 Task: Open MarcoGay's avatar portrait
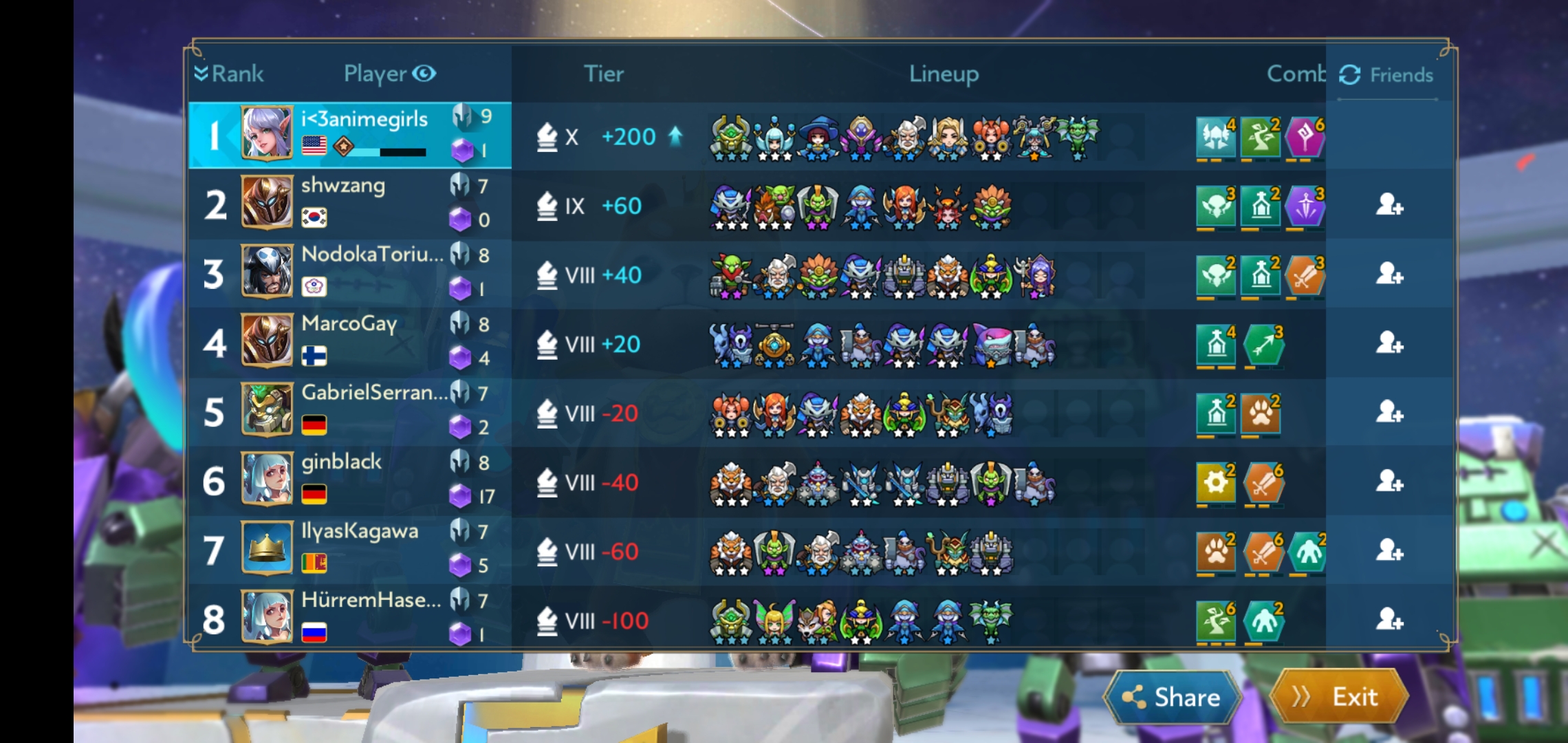point(268,341)
